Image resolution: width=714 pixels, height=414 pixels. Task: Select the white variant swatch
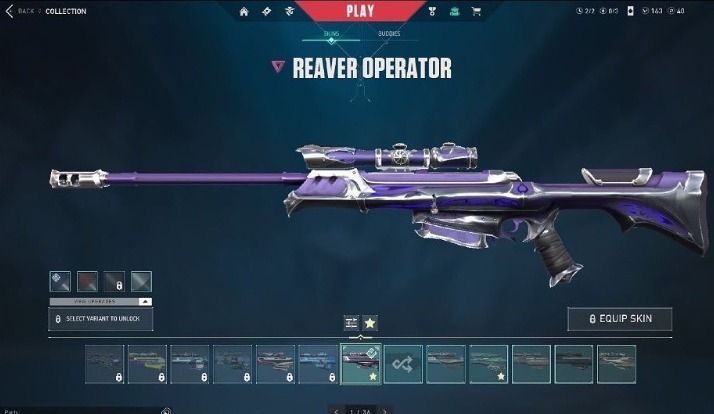141,281
